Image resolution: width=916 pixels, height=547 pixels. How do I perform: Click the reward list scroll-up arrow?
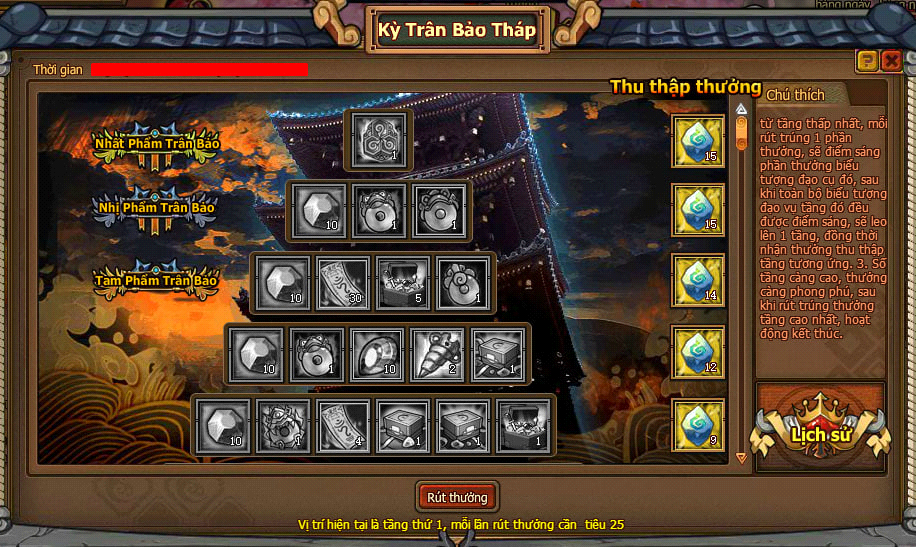(741, 108)
